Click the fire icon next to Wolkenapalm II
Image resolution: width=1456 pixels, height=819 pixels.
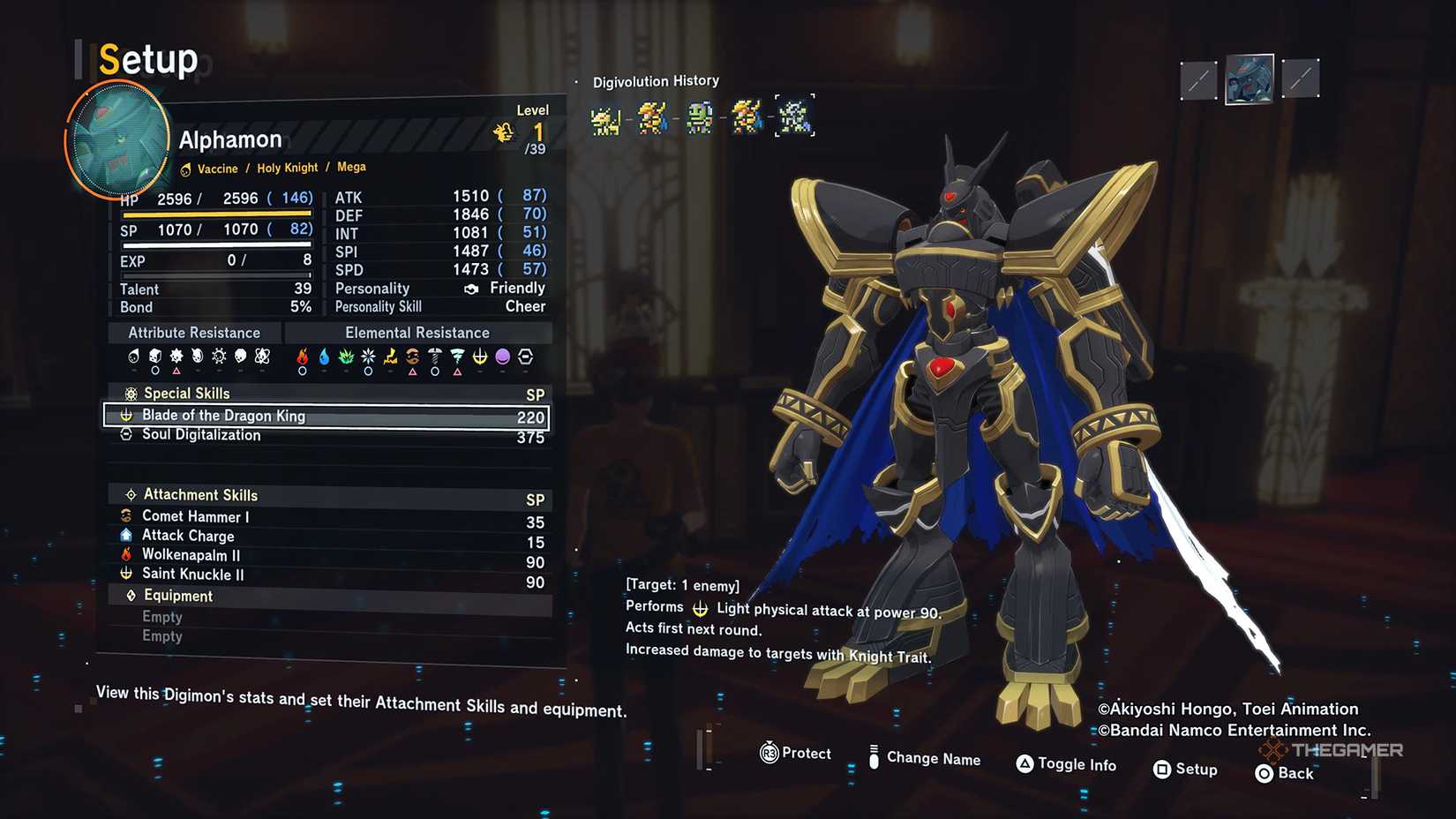coord(126,554)
